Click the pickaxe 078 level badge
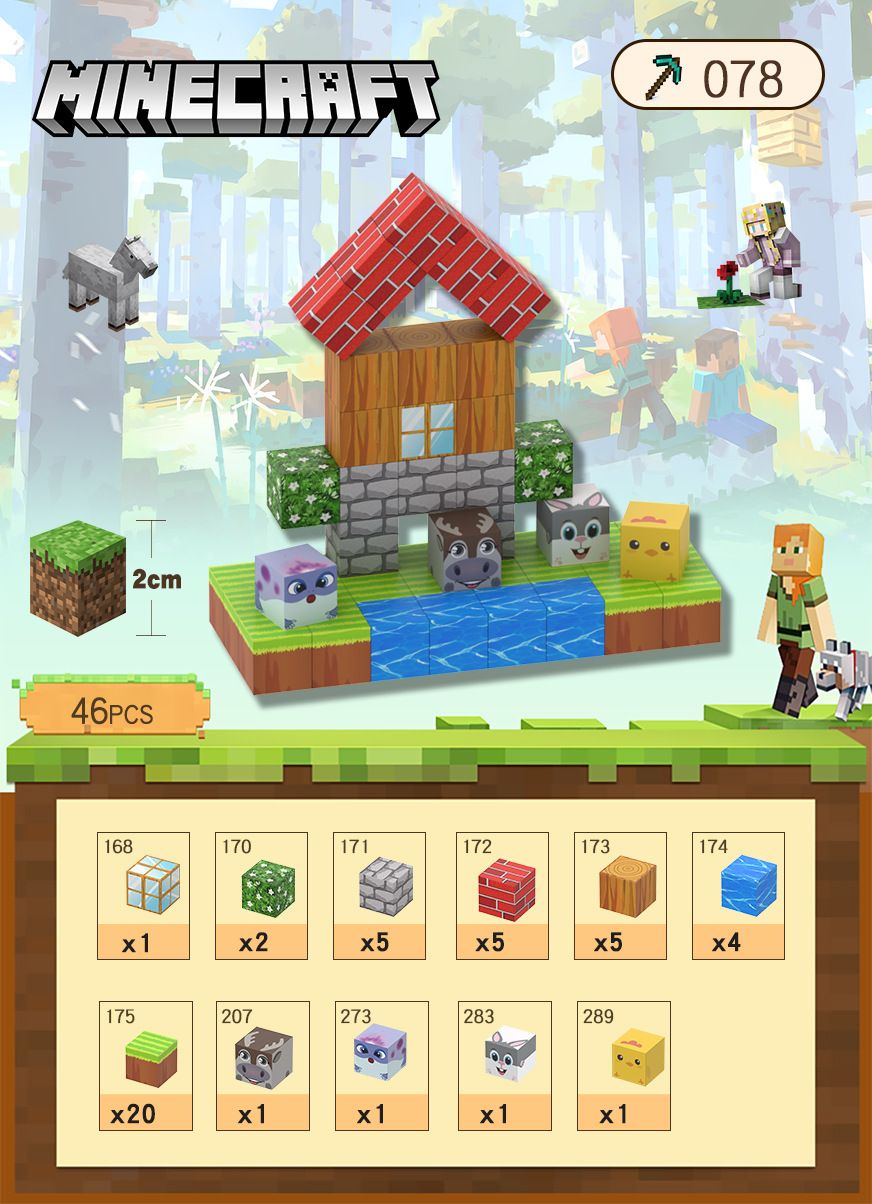 (717, 75)
